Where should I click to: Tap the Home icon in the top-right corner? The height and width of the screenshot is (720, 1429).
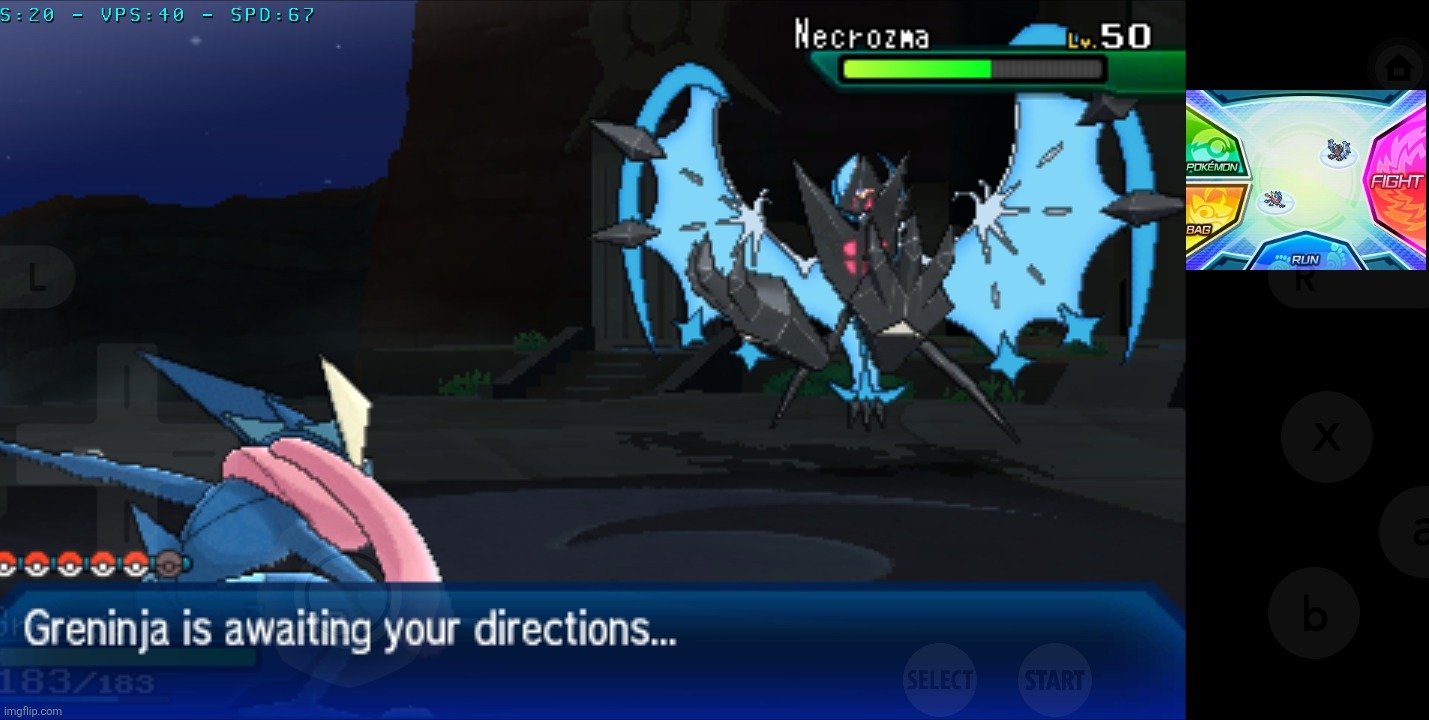pos(1398,68)
